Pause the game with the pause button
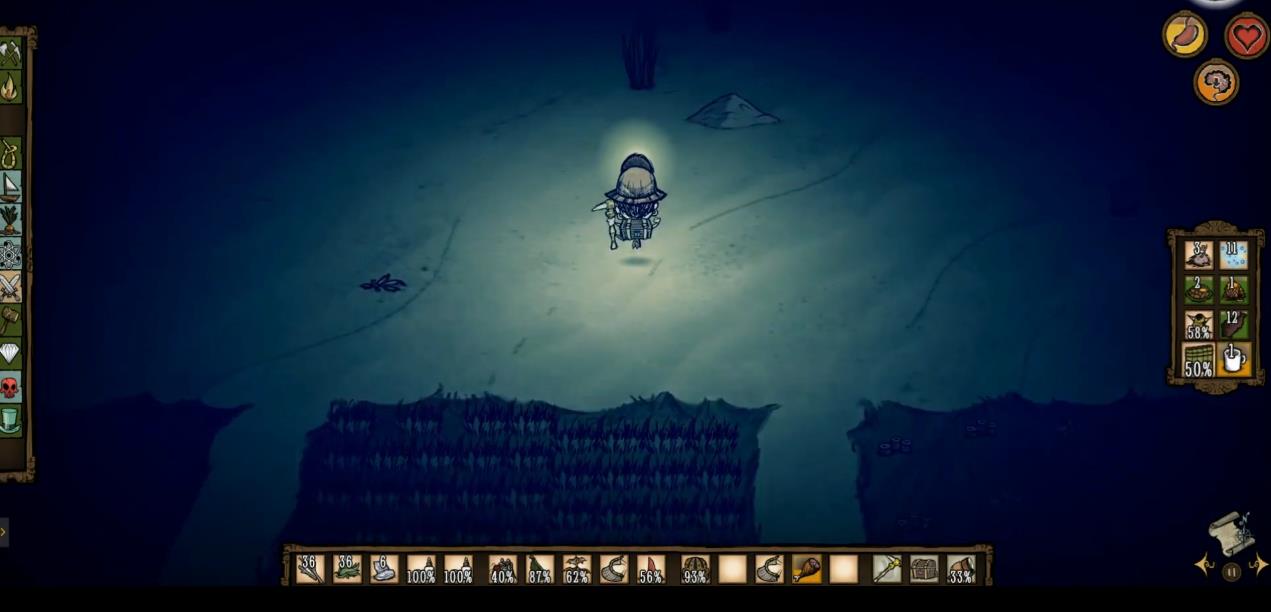 point(1231,572)
